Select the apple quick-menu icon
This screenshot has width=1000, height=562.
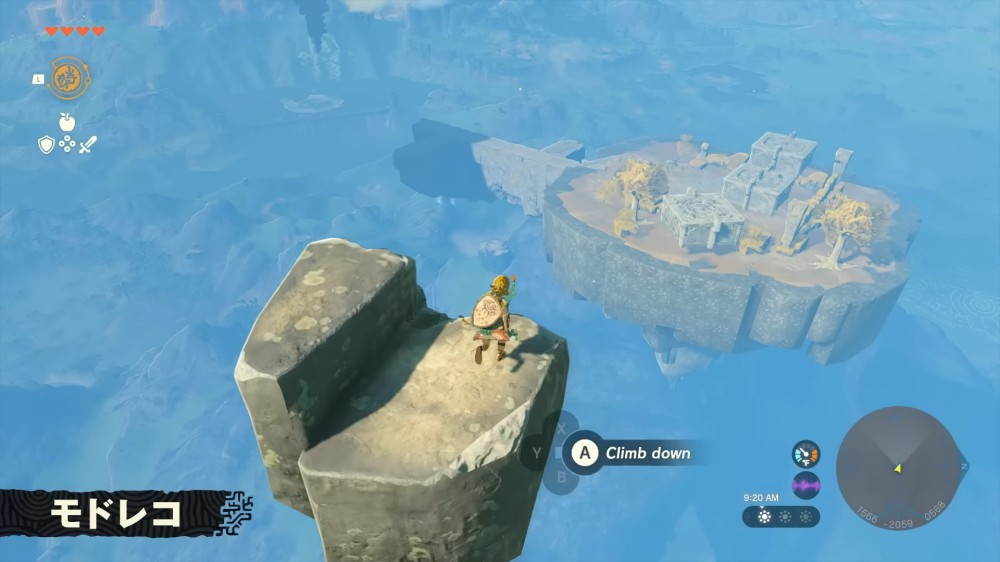coord(67,122)
